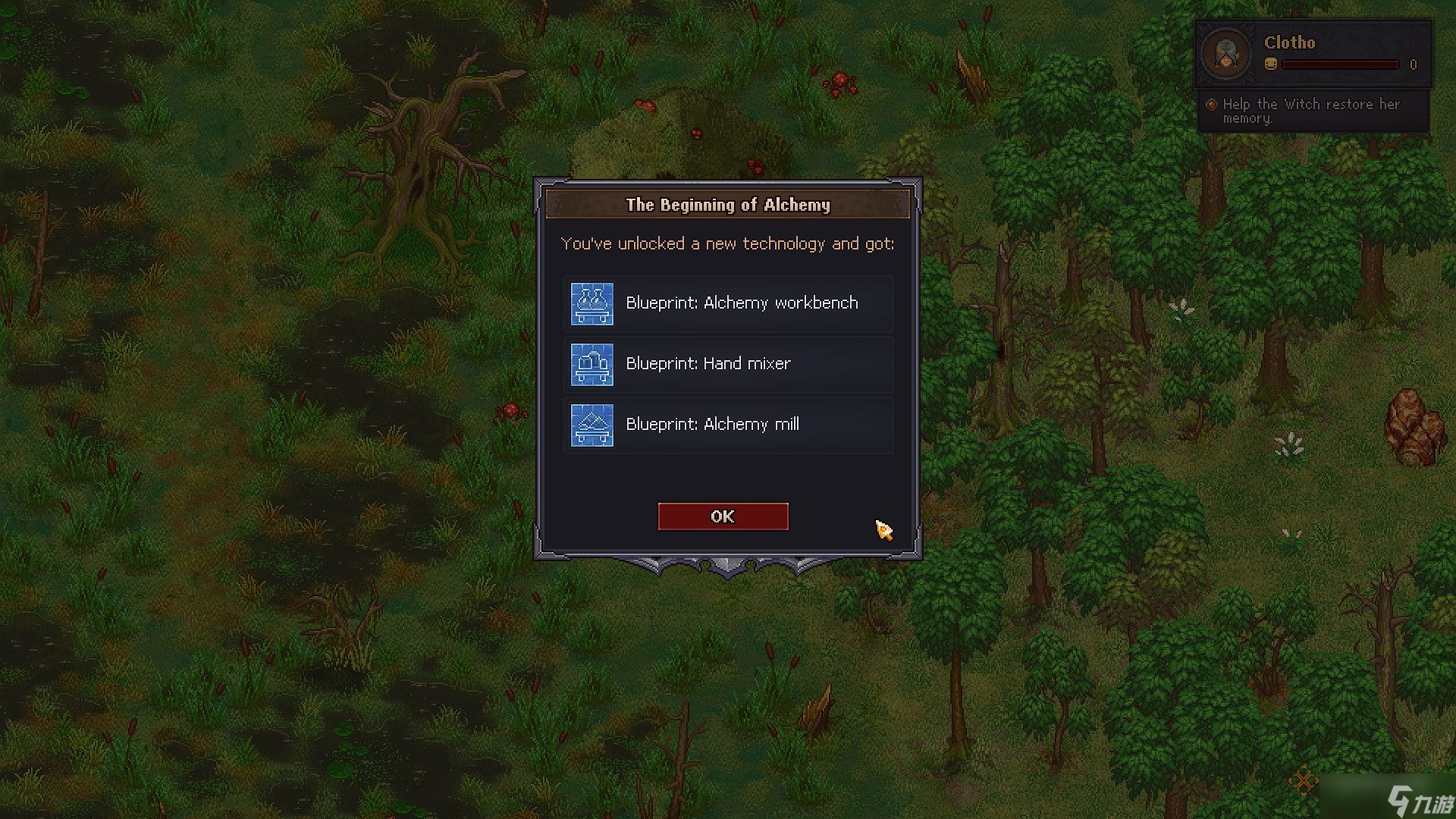
Task: Open Clotho's character portrait
Action: point(1226,54)
